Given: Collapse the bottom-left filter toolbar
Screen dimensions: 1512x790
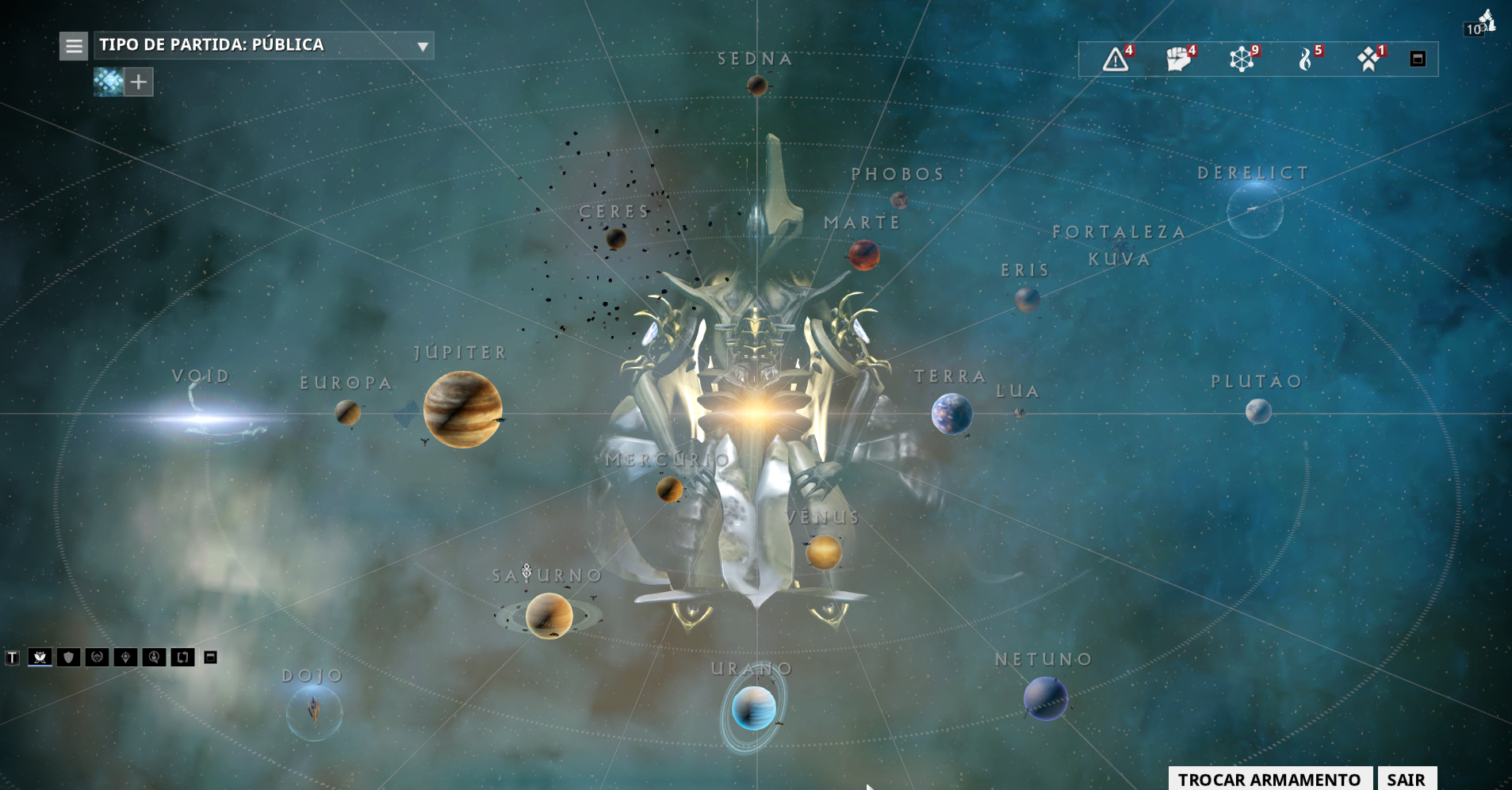Looking at the screenshot, I should [x=209, y=657].
